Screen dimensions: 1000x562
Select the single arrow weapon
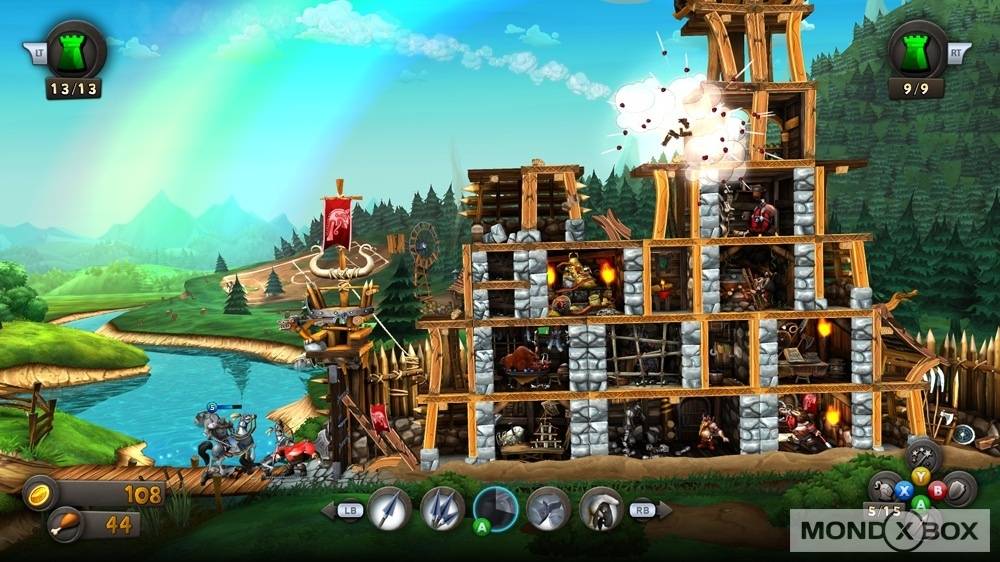390,509
